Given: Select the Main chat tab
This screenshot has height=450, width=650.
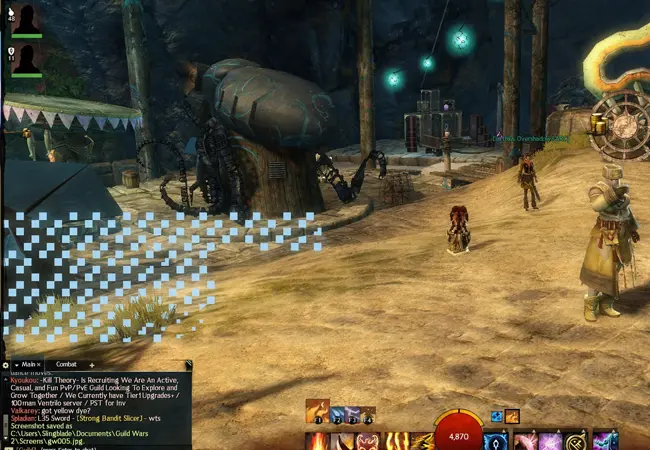Looking at the screenshot, I should tap(27, 365).
